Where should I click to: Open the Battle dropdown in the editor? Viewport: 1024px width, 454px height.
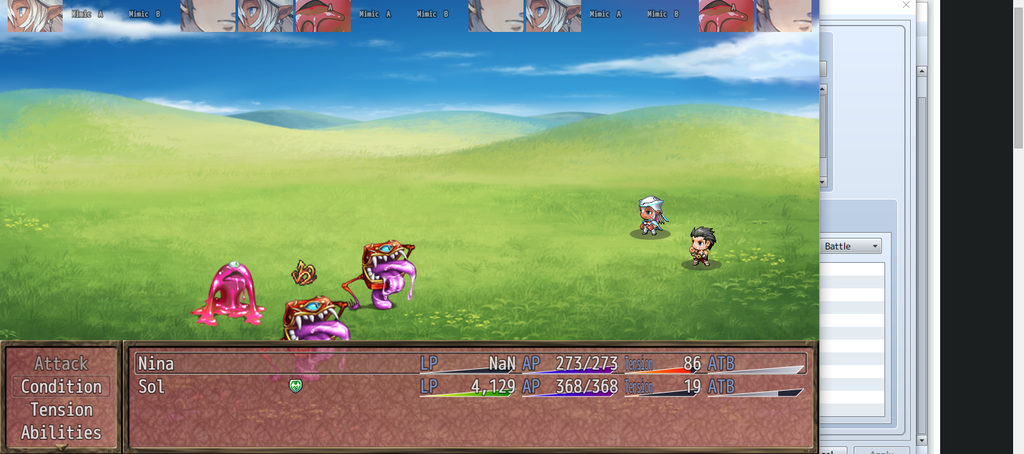[x=851, y=246]
